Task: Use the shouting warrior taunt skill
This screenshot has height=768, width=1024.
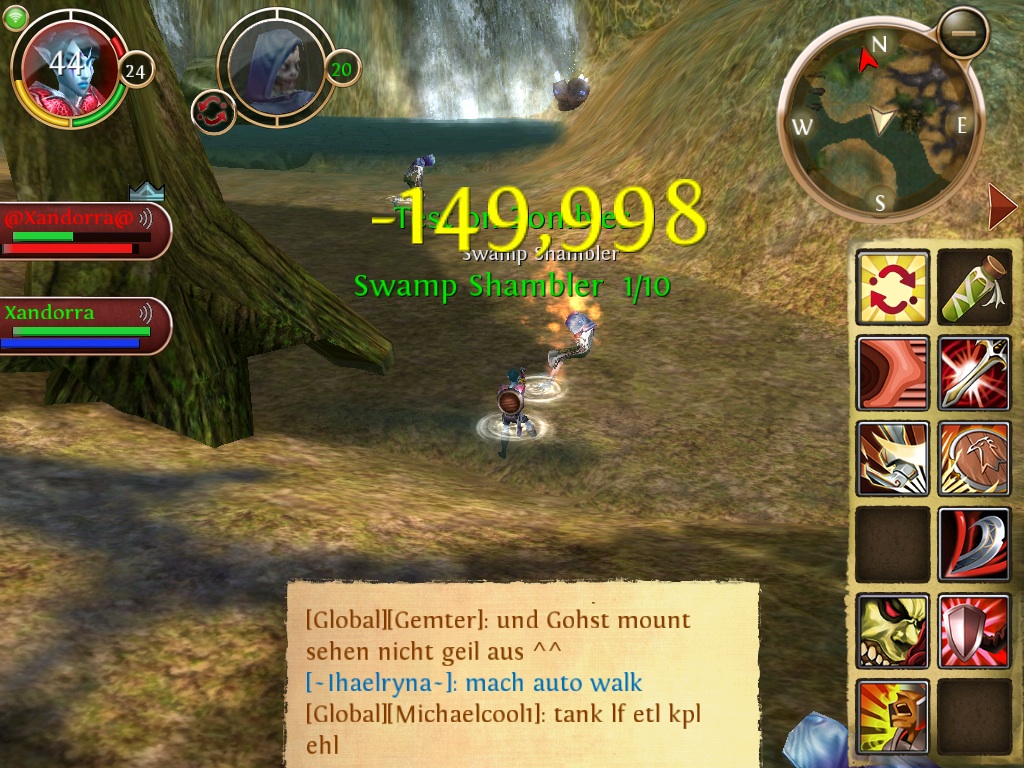Action: coord(893,716)
